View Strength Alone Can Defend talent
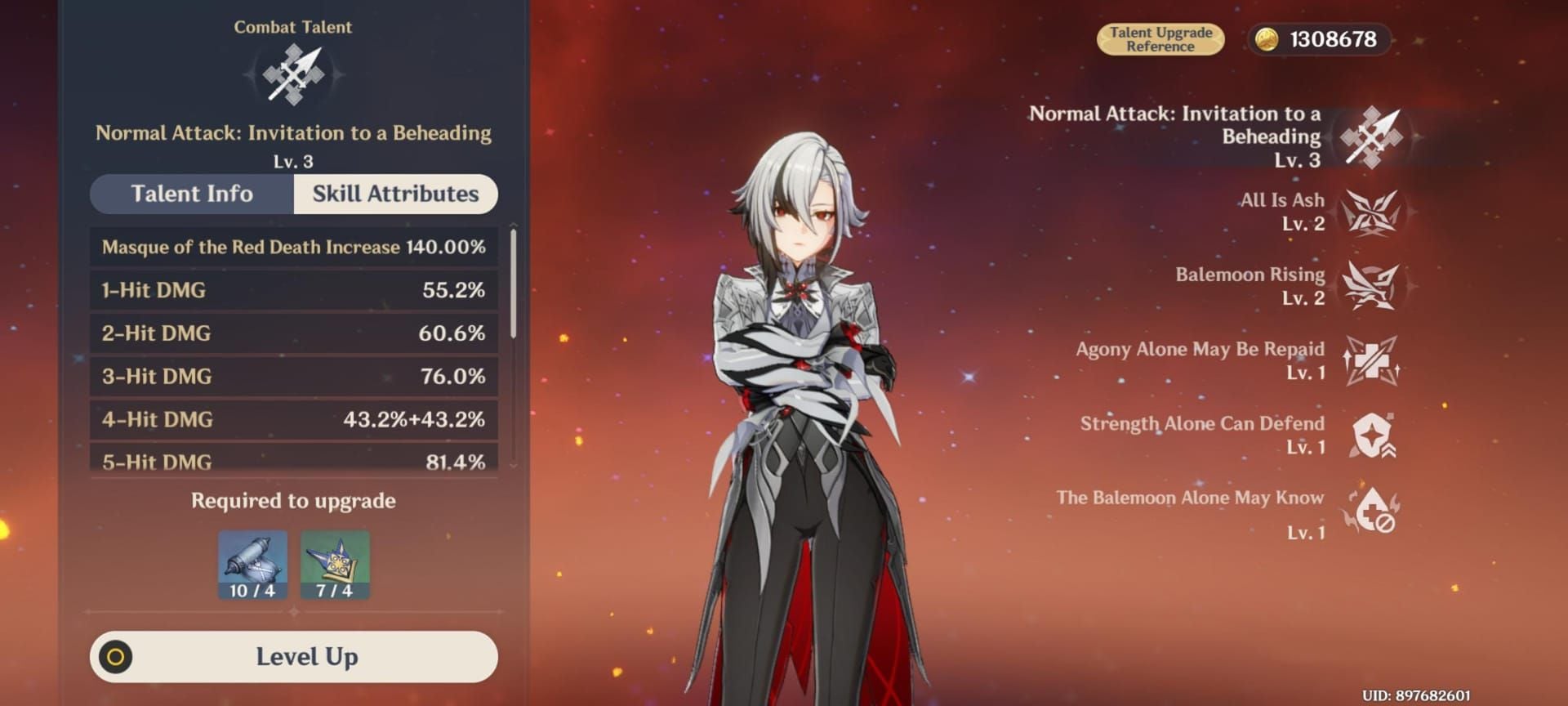 coord(1371,435)
